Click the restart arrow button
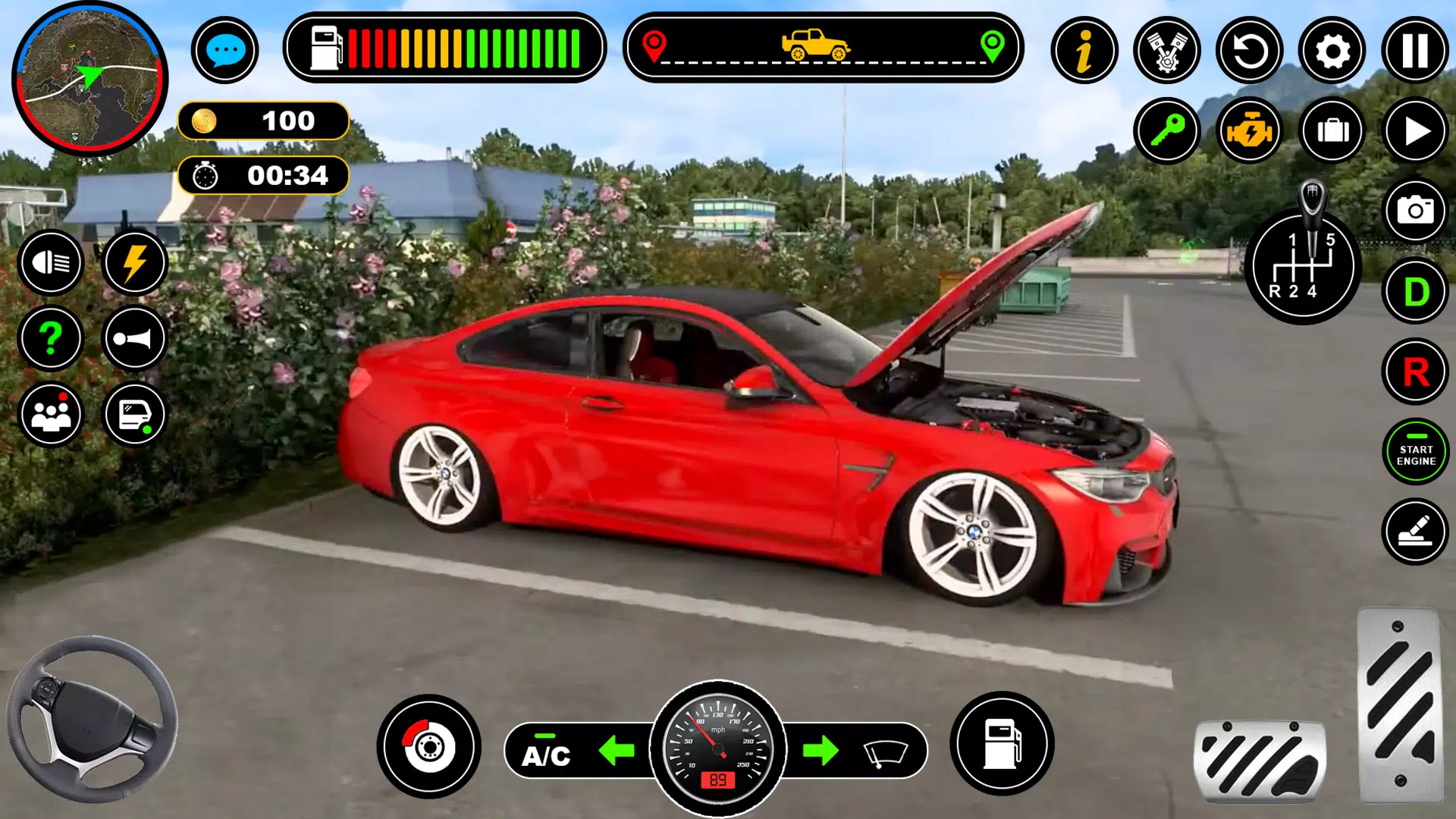 (1250, 51)
